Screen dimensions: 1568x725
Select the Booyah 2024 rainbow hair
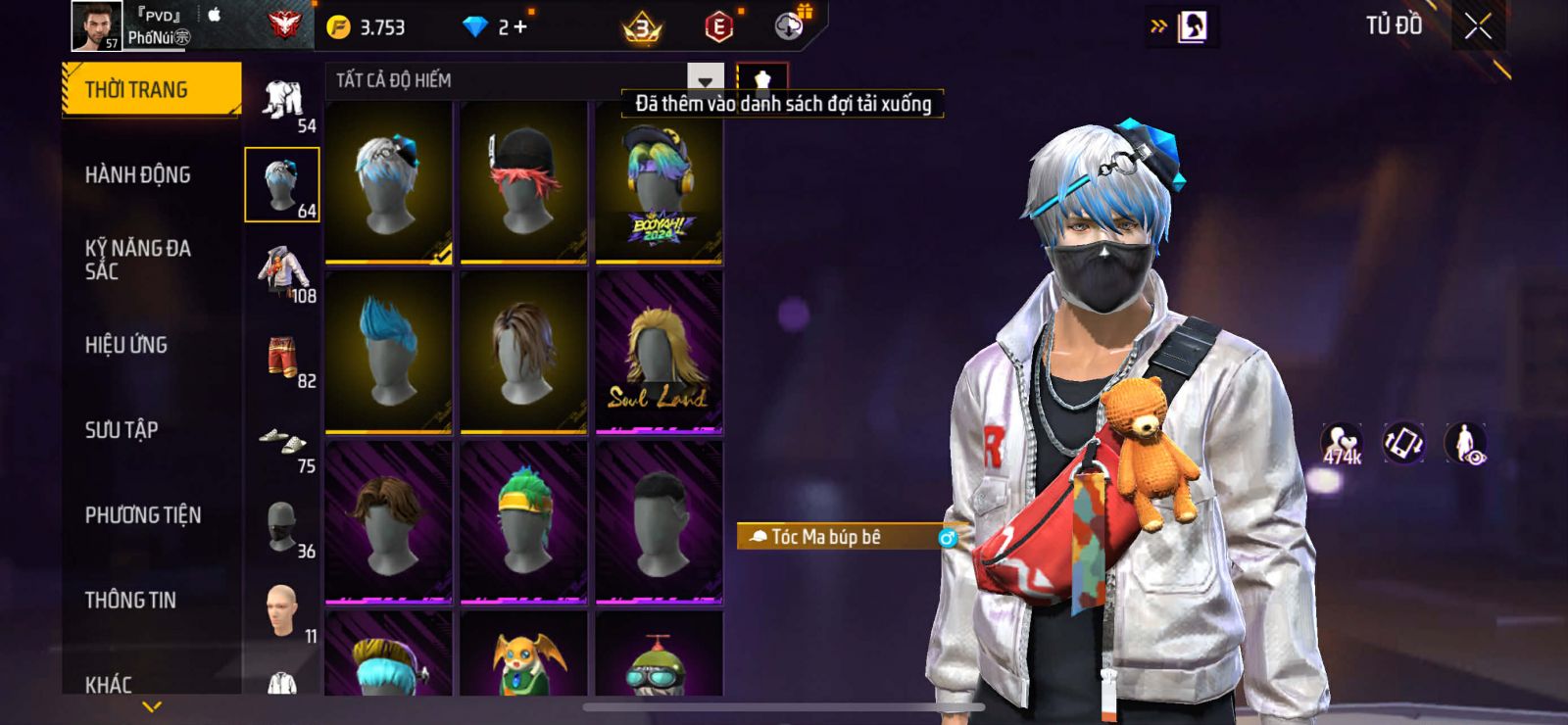coord(659,182)
